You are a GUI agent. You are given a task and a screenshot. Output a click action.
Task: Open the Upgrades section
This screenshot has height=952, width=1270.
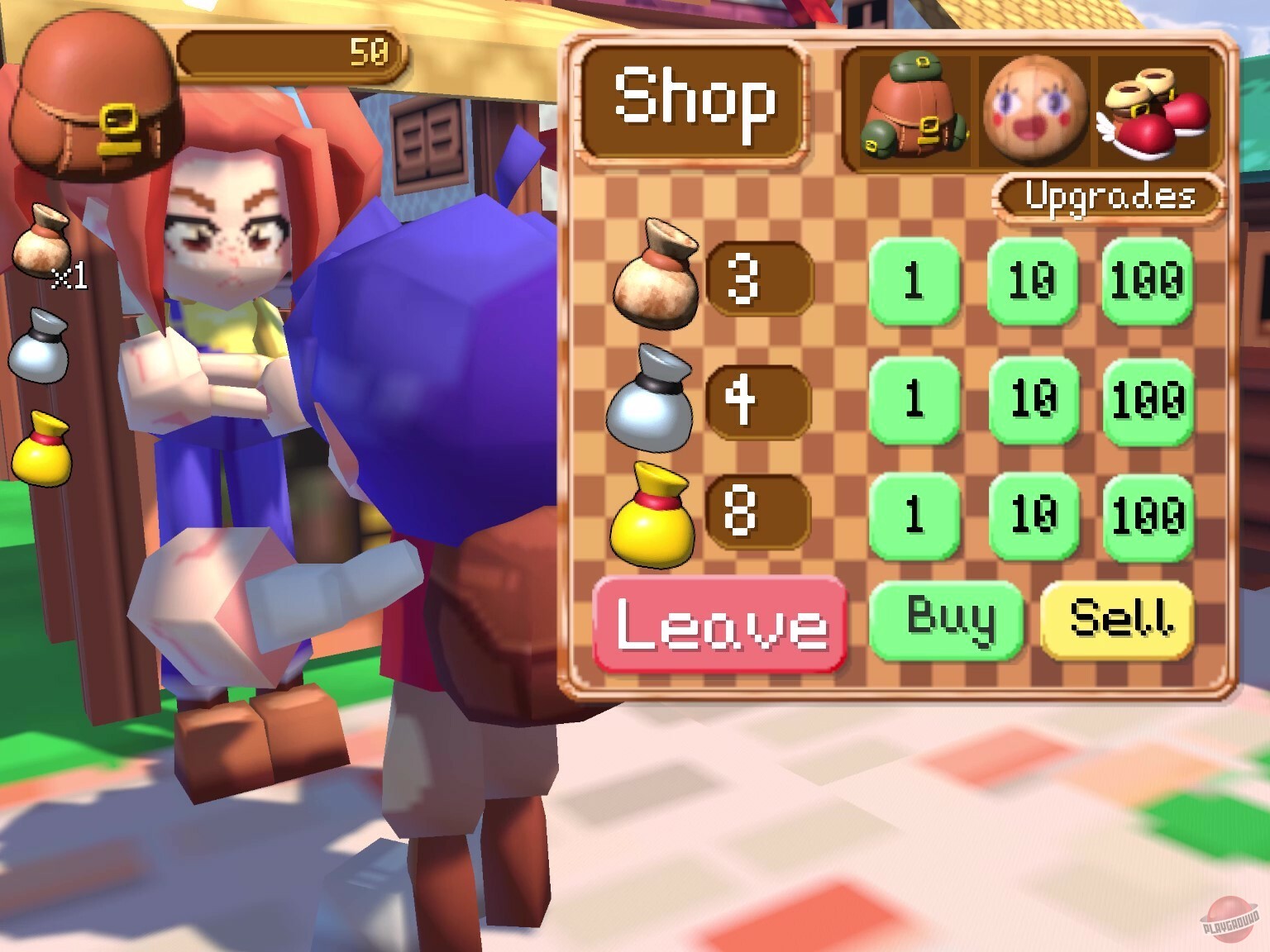point(1110,196)
